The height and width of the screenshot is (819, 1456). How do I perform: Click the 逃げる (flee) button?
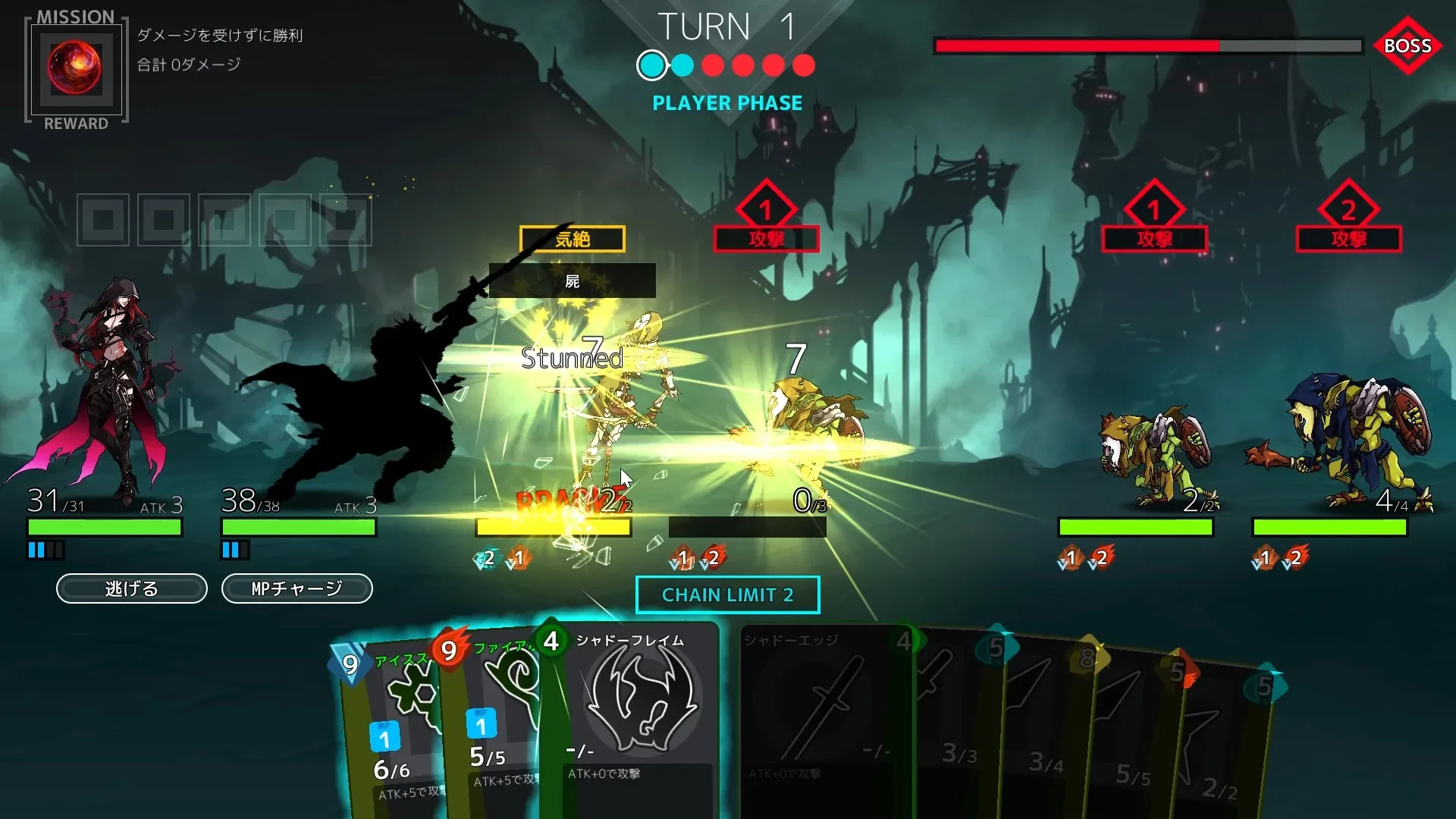coord(131,588)
